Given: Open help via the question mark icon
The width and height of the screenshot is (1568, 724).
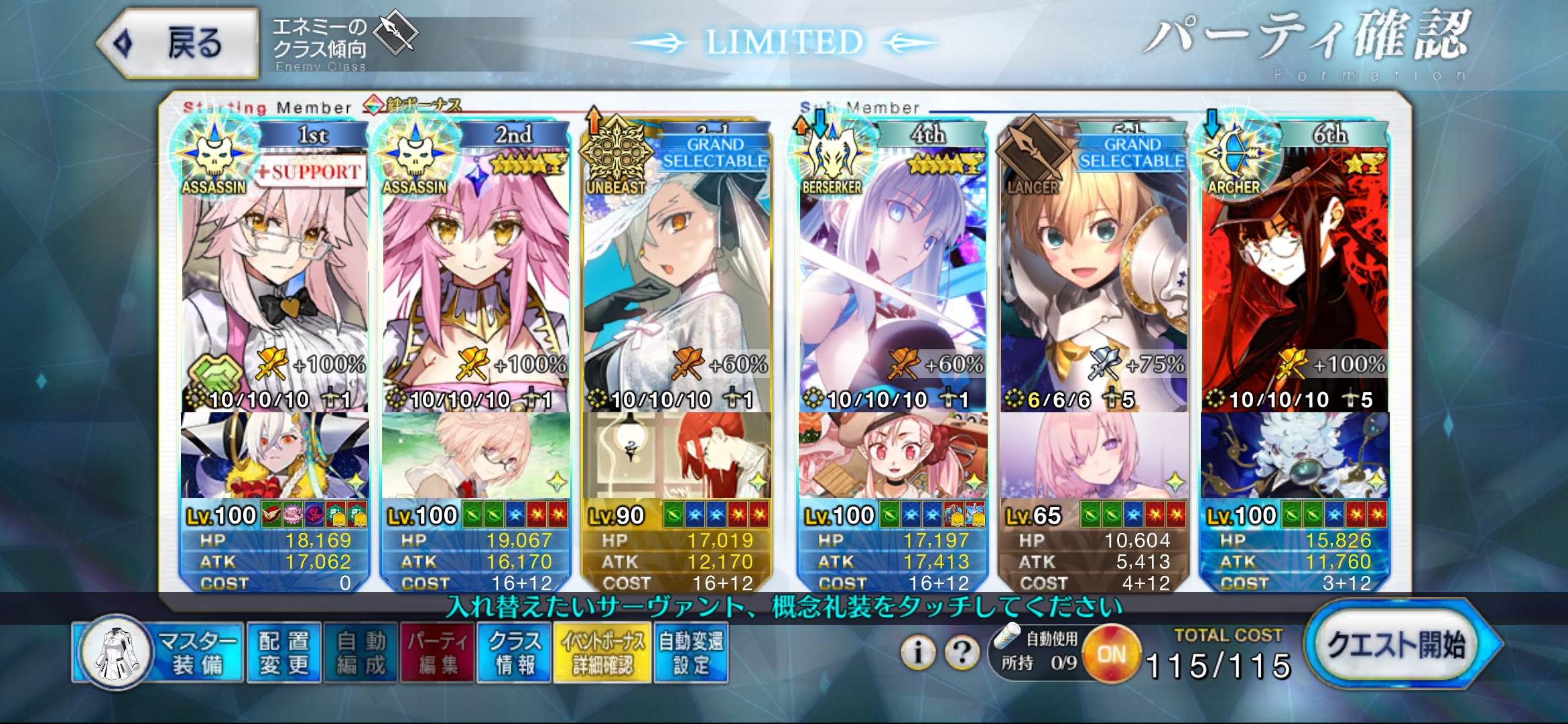Looking at the screenshot, I should pos(962,652).
